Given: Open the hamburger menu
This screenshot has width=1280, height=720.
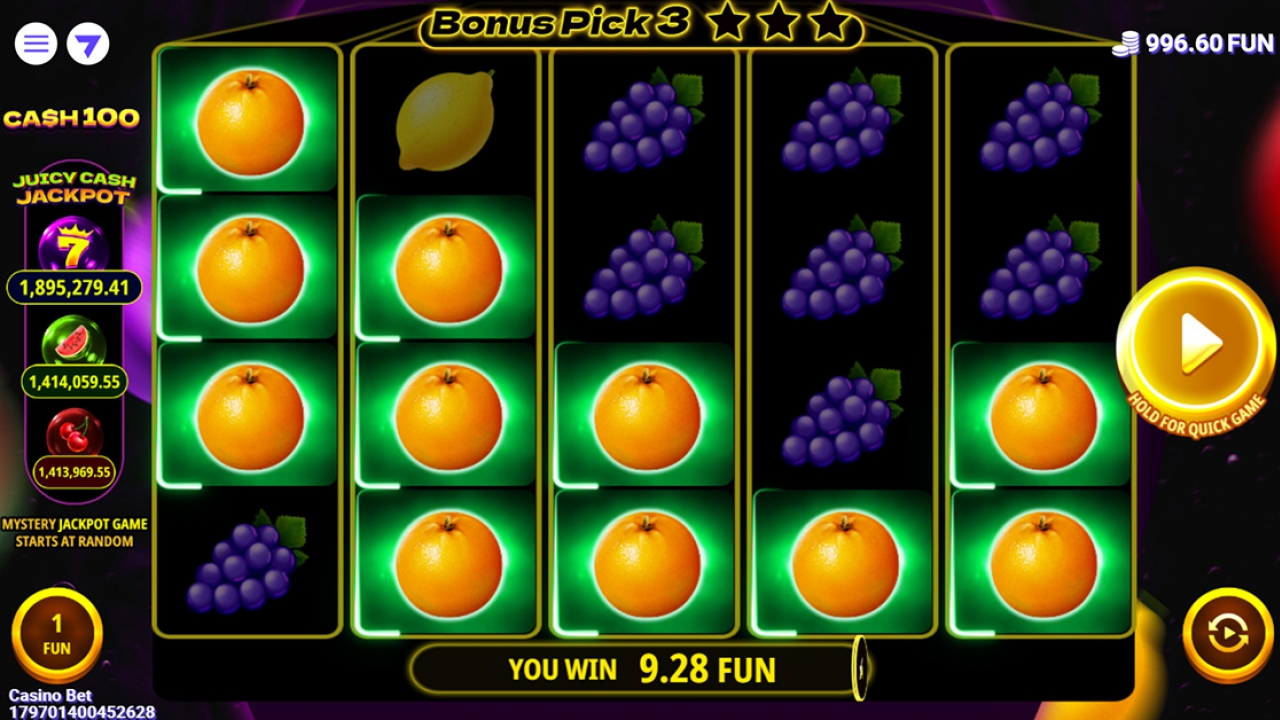Looking at the screenshot, I should click(x=34, y=44).
